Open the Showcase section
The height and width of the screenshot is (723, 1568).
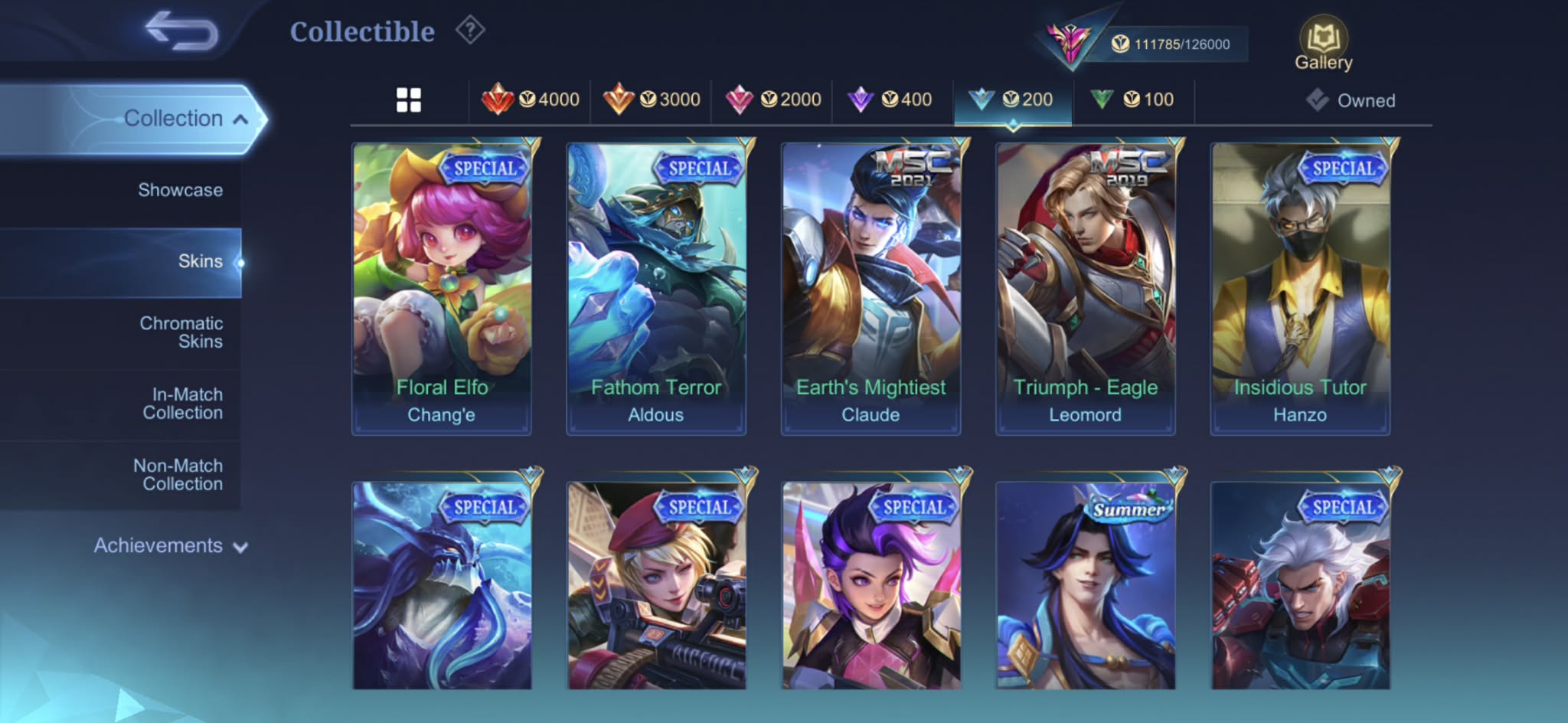180,190
